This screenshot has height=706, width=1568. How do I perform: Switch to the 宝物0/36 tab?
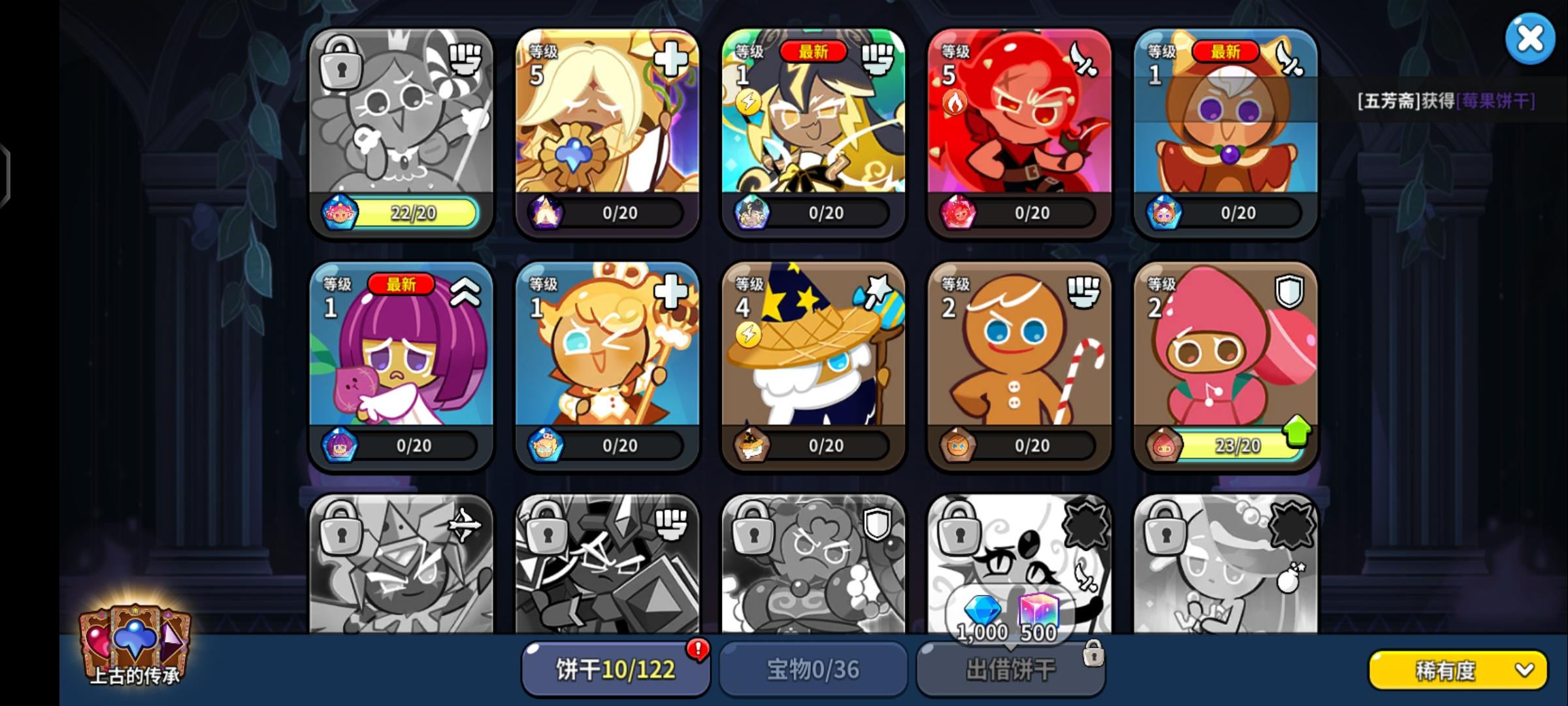(x=812, y=668)
